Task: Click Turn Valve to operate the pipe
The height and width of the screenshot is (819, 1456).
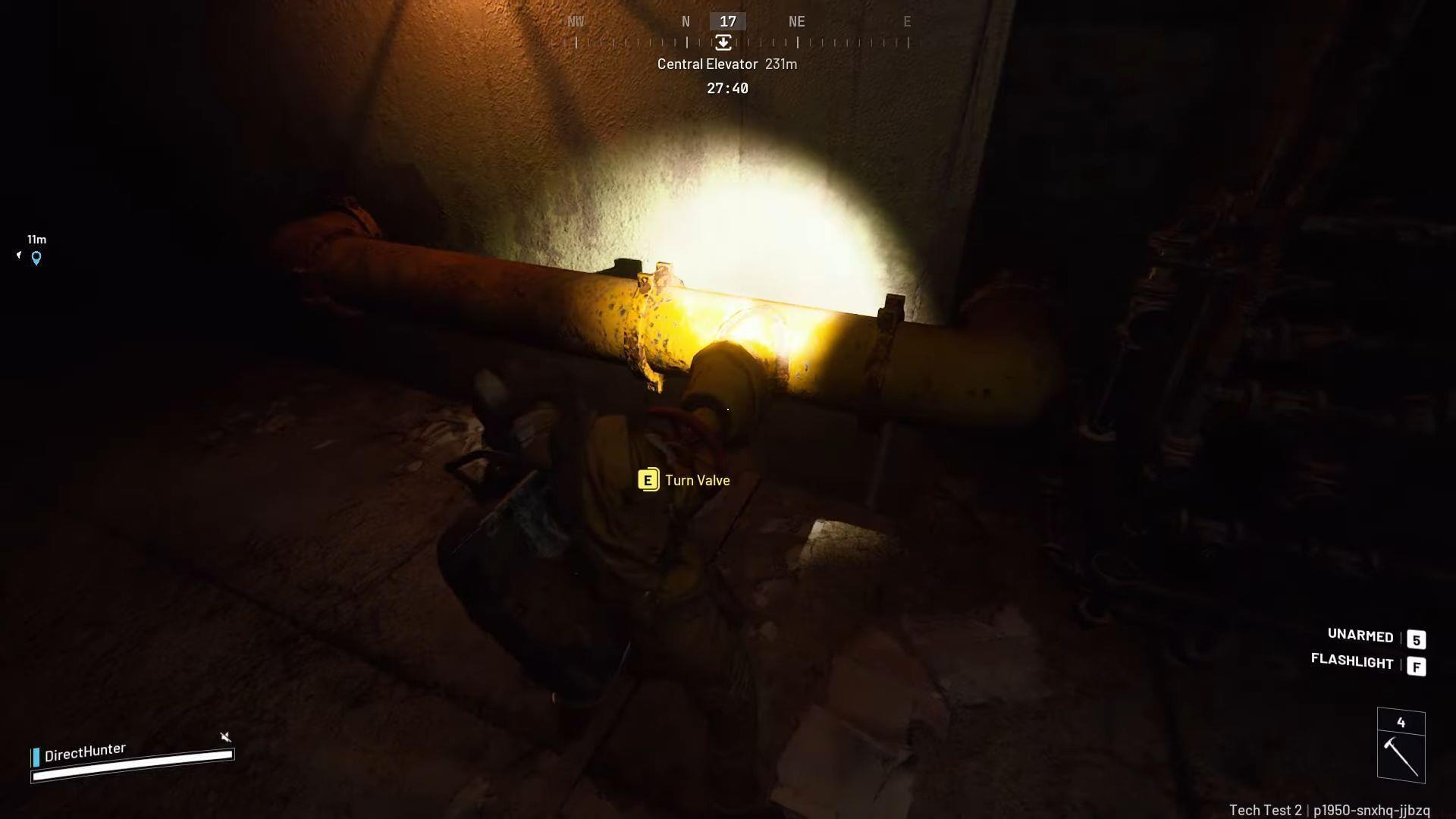Action: (696, 480)
